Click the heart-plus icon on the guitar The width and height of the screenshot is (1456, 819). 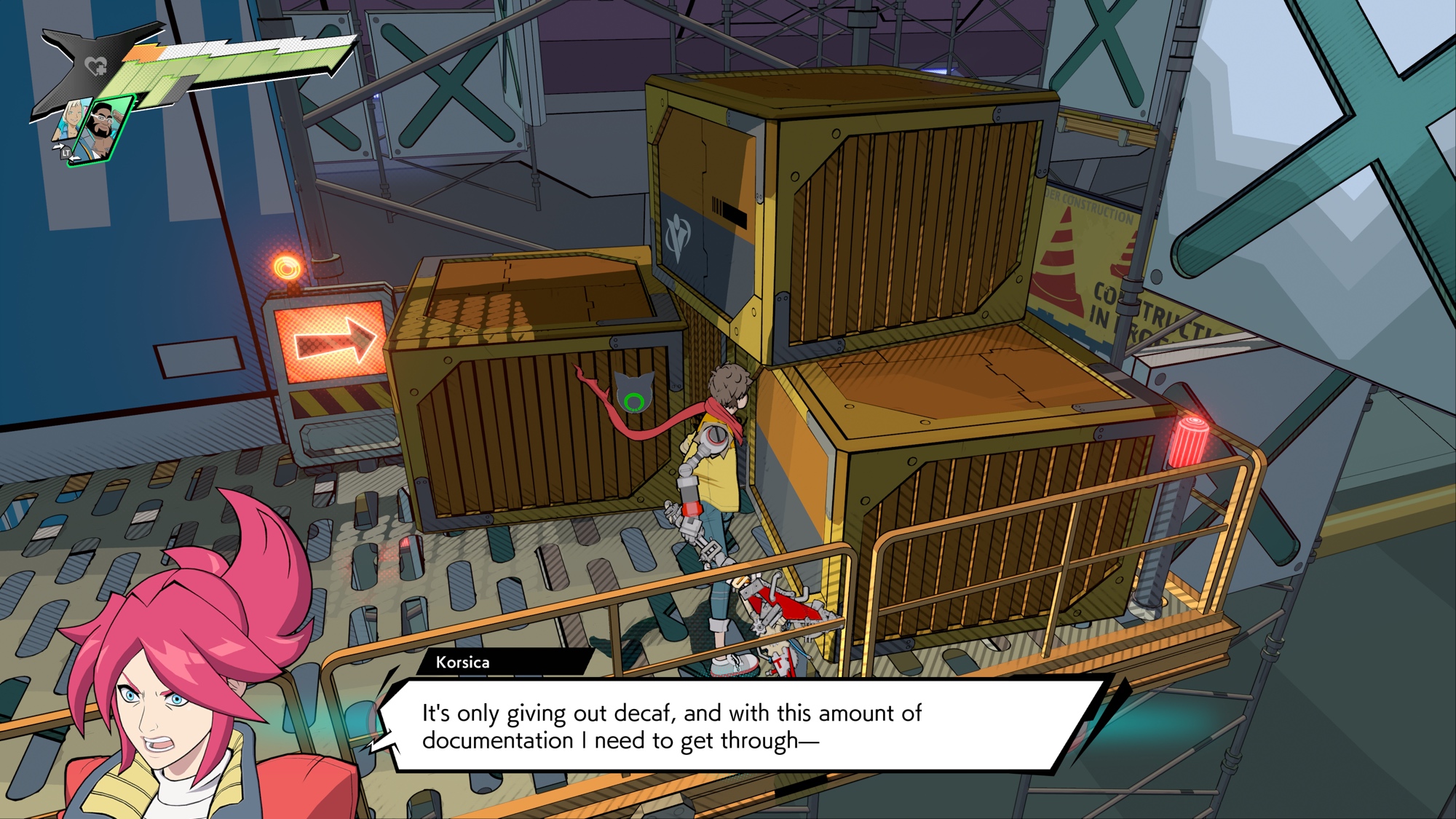(95, 67)
